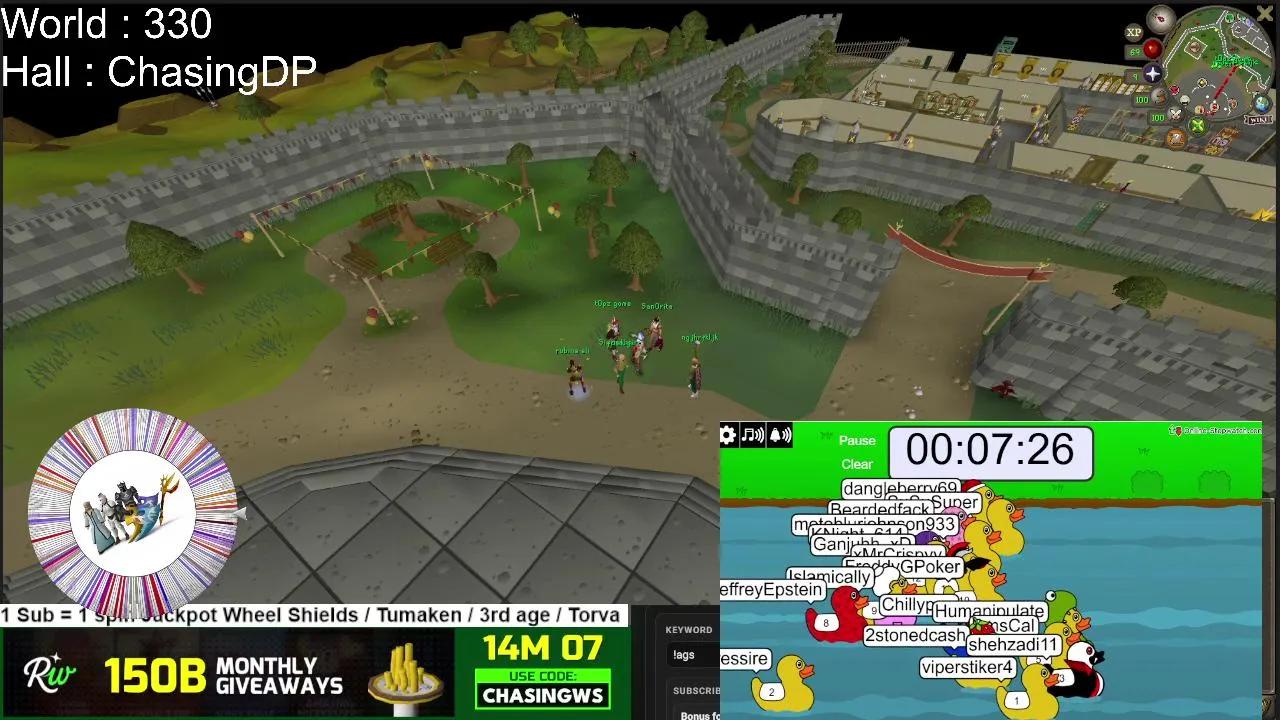Image resolution: width=1280 pixels, height=720 pixels.
Task: Pause the duck race timer
Action: point(856,440)
